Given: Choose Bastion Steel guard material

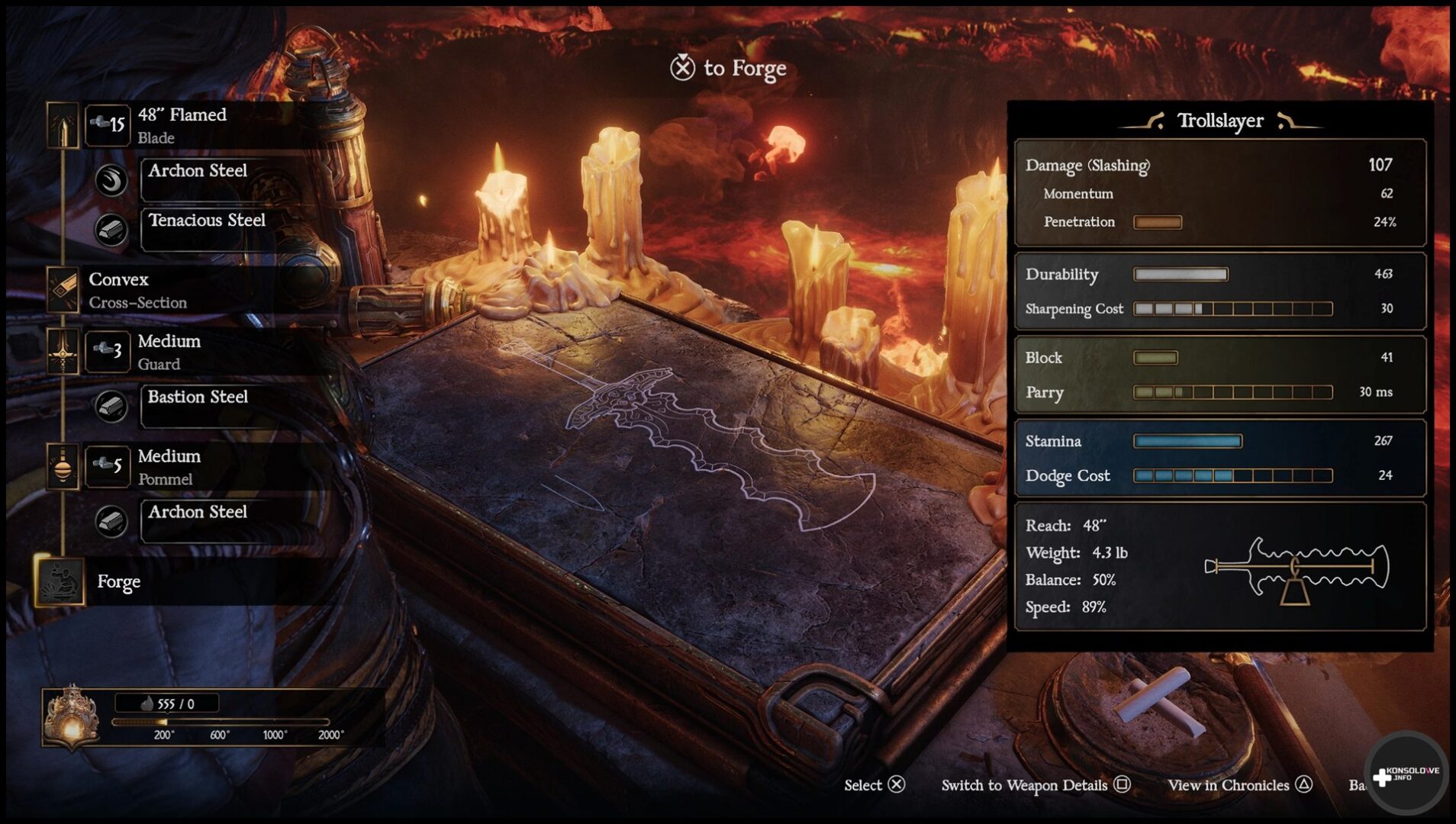Looking at the screenshot, I should tap(198, 398).
